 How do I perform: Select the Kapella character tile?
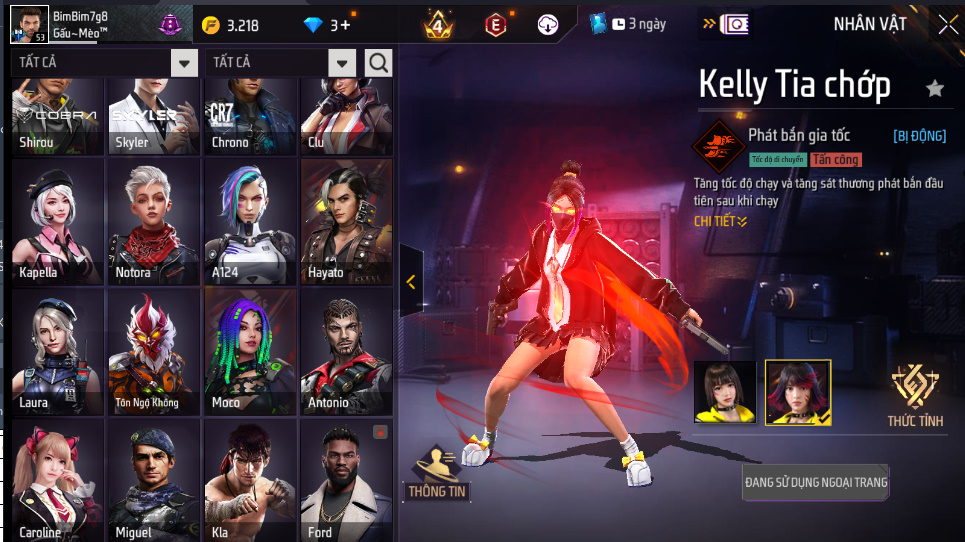[x=57, y=221]
